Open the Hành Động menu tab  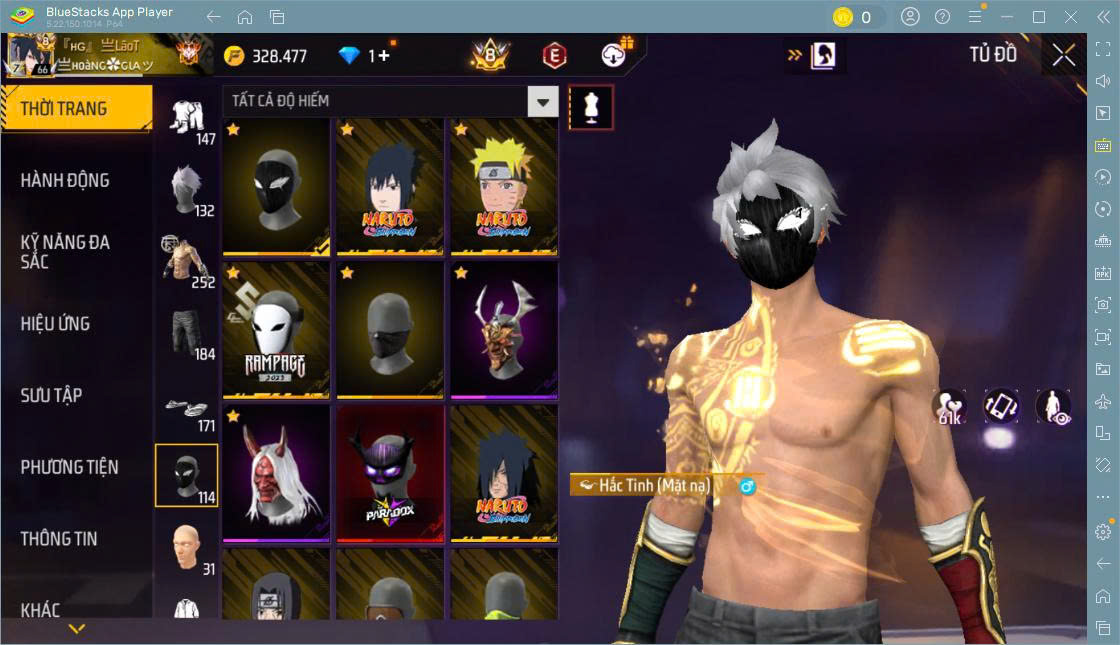65,181
